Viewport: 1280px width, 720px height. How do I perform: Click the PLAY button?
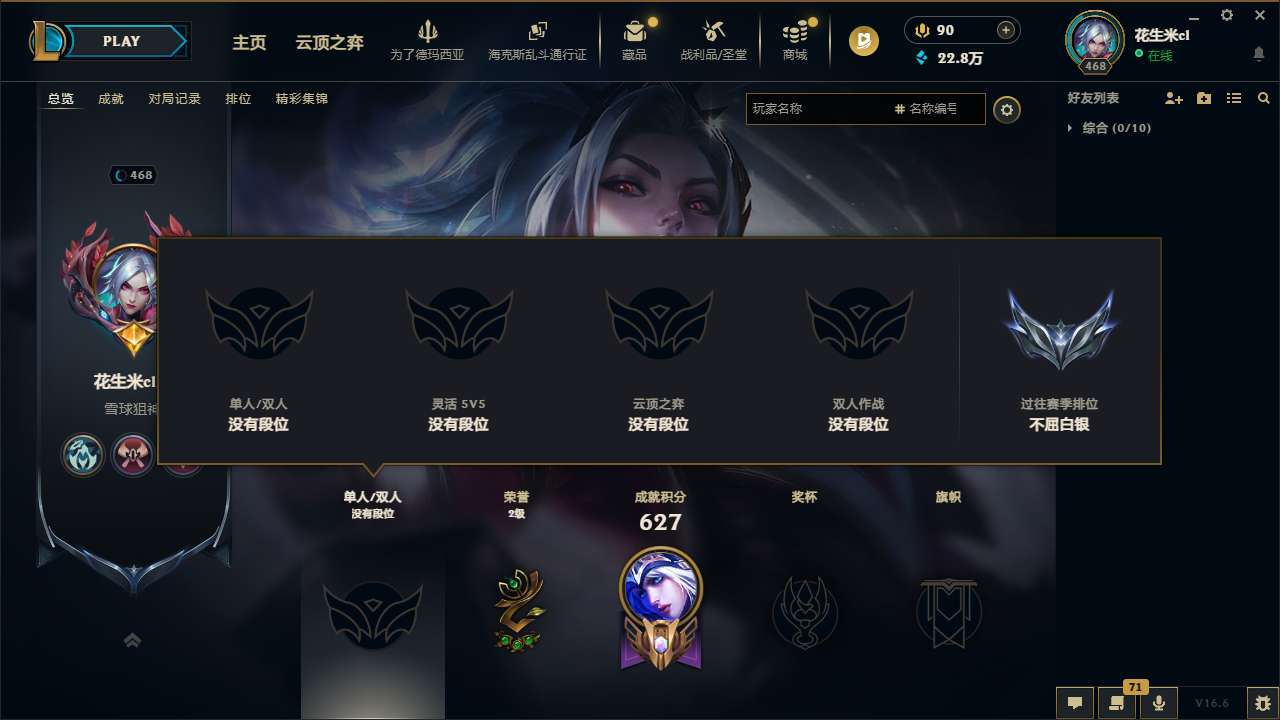tap(122, 41)
